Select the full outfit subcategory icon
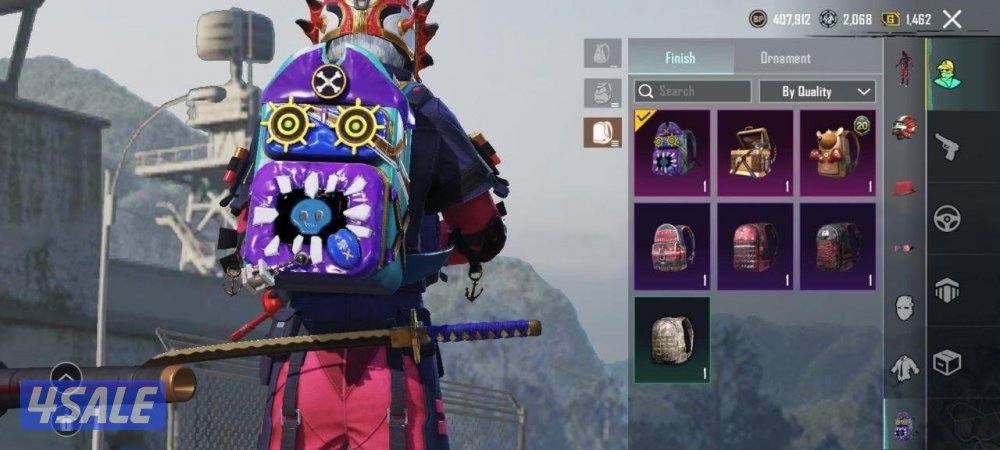 coord(905,68)
